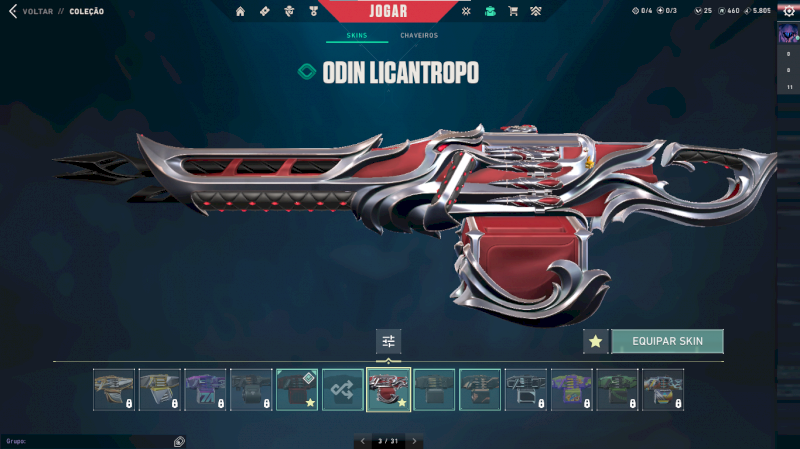Equip the Odin Licantropo skin
This screenshot has width=800, height=449.
click(x=667, y=341)
